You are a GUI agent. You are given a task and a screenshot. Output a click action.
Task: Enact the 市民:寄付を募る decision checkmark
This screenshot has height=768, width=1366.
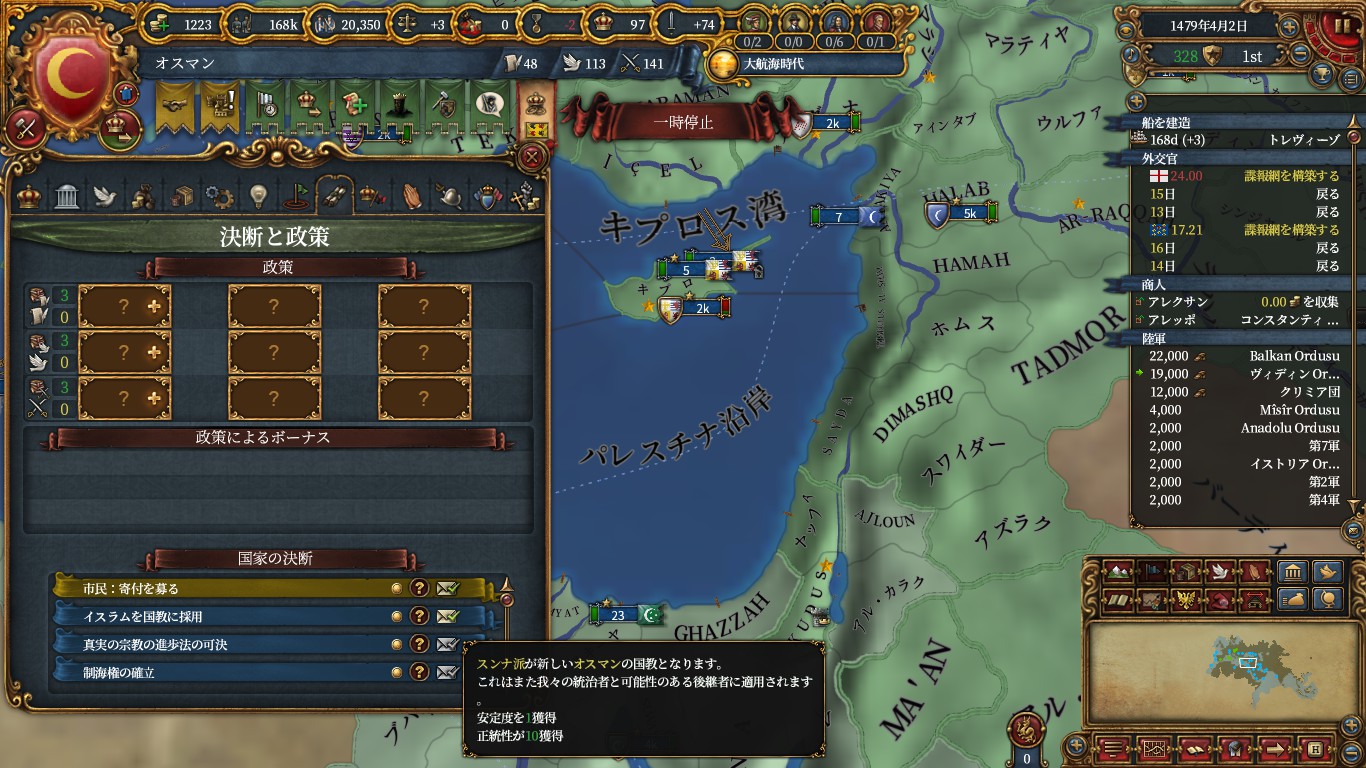pos(447,589)
